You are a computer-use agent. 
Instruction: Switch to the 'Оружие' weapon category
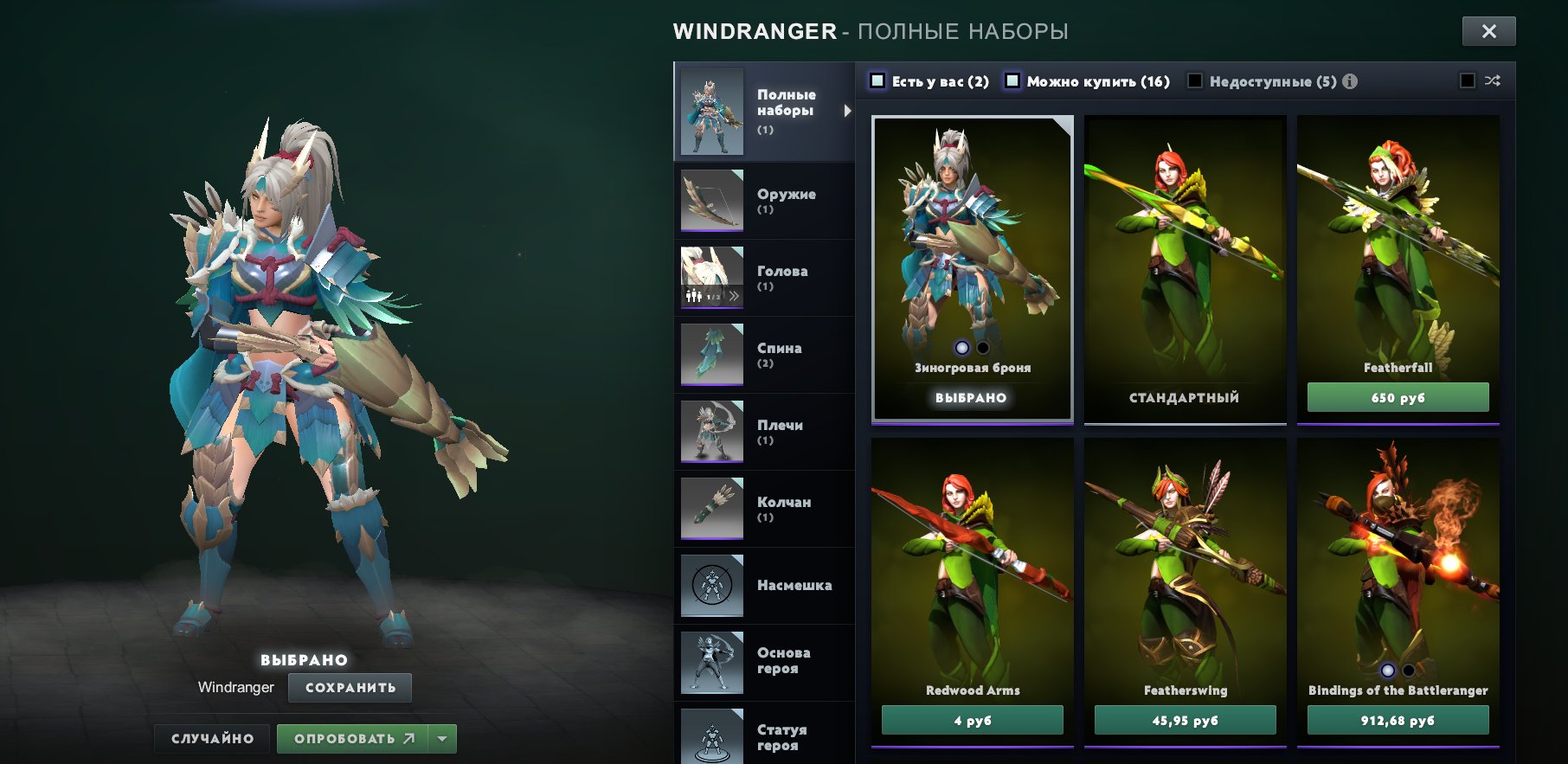(763, 201)
